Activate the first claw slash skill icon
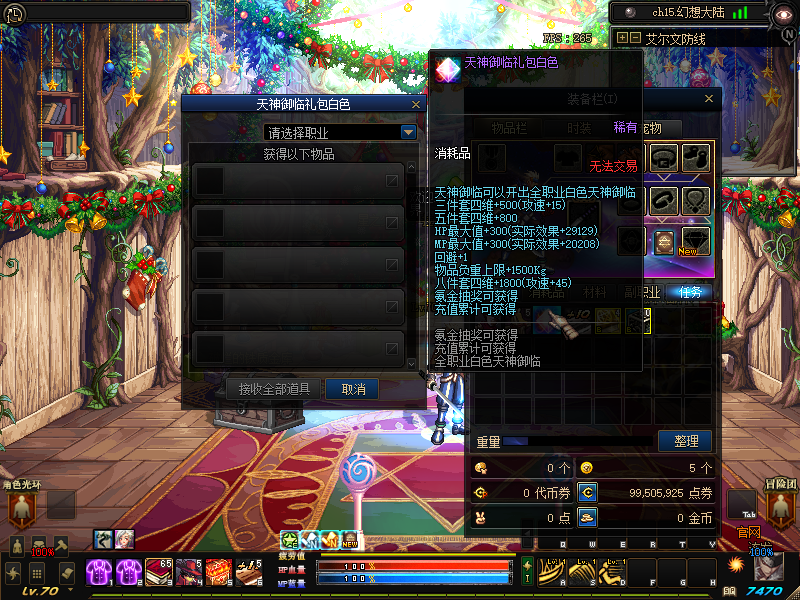800x600 pixels. tap(551, 571)
